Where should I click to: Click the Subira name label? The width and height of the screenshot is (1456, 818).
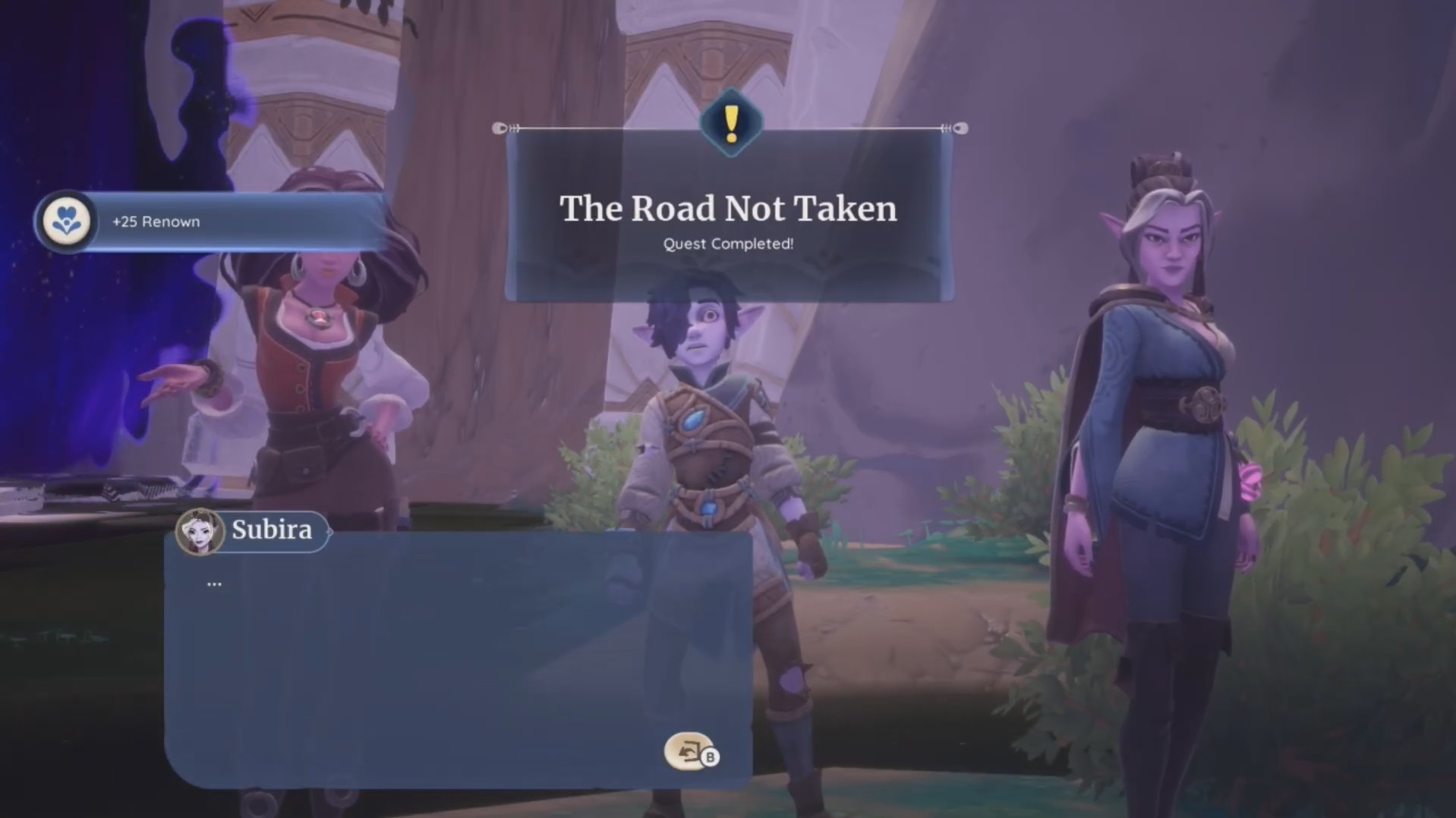(272, 530)
